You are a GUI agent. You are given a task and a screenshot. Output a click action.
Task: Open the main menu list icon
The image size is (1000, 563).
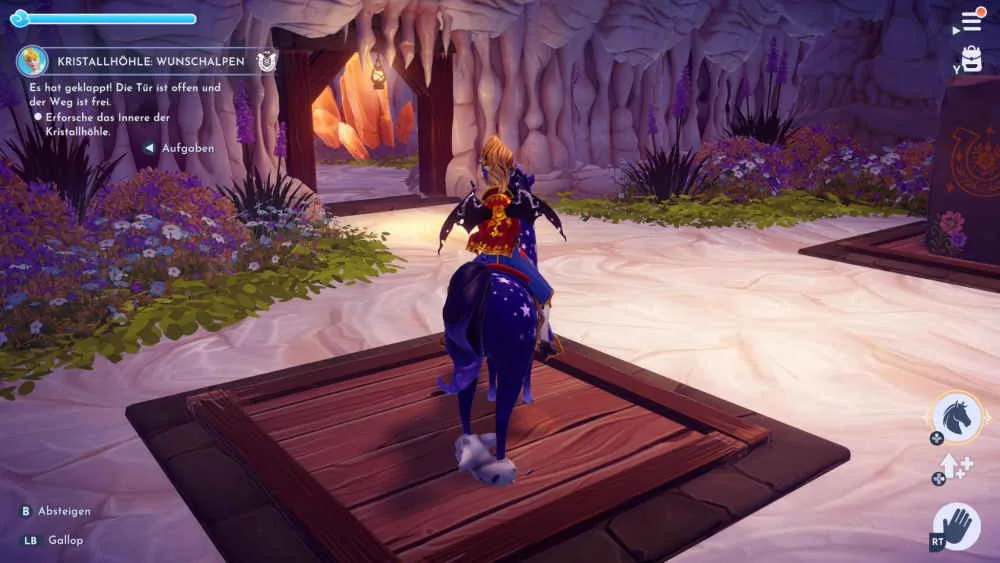click(971, 21)
